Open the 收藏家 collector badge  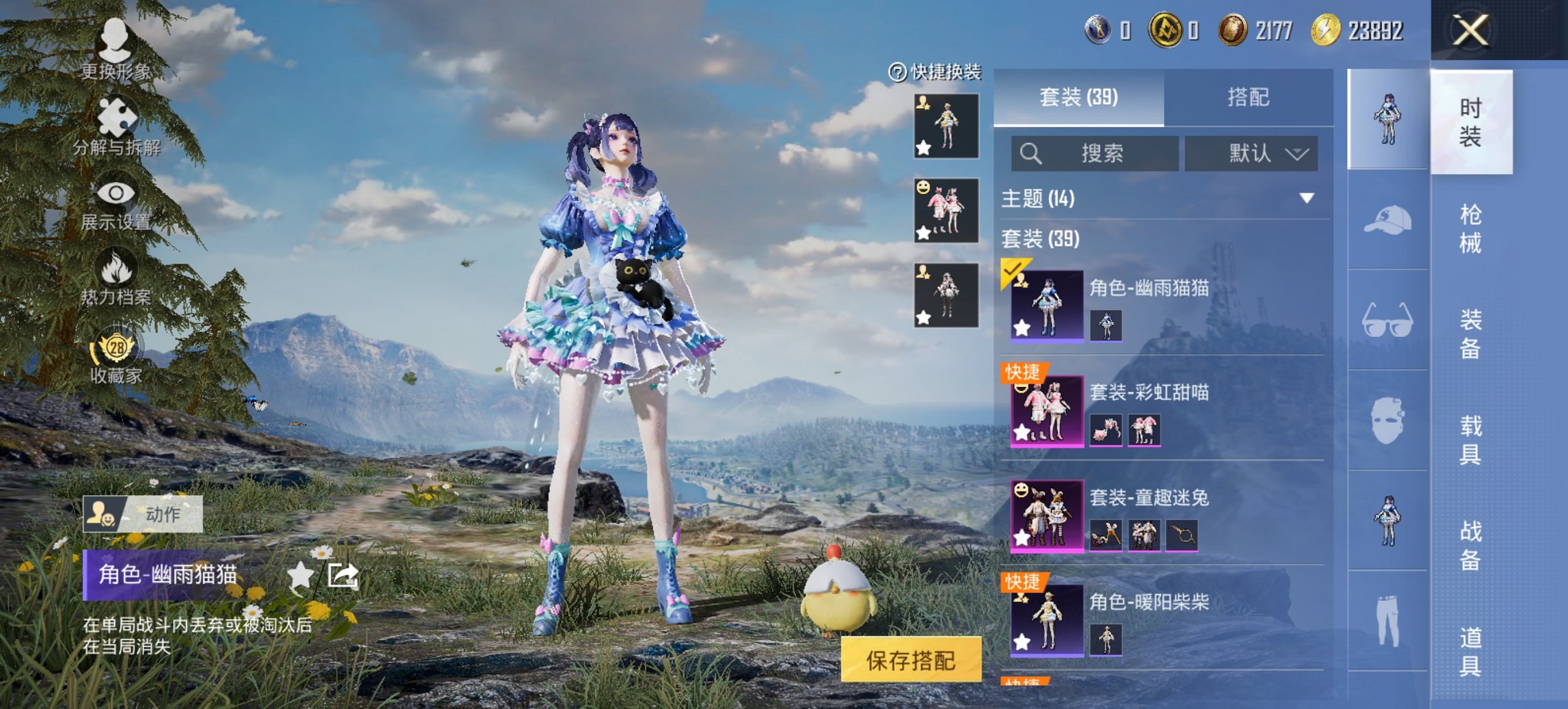click(116, 357)
